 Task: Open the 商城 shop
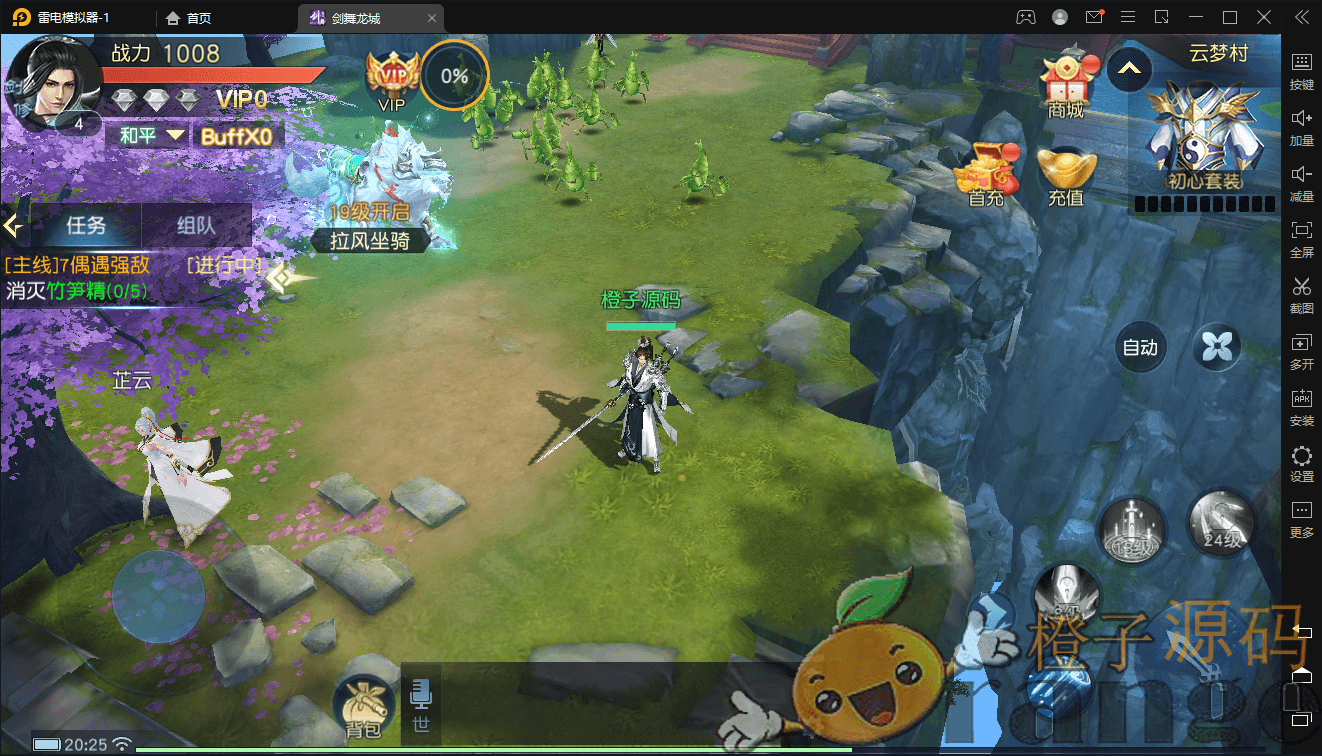pyautogui.click(x=1066, y=83)
